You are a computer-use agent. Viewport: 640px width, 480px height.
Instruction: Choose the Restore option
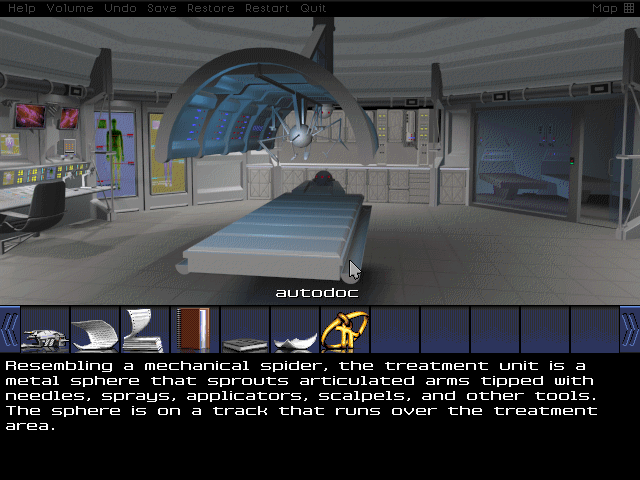211,8
